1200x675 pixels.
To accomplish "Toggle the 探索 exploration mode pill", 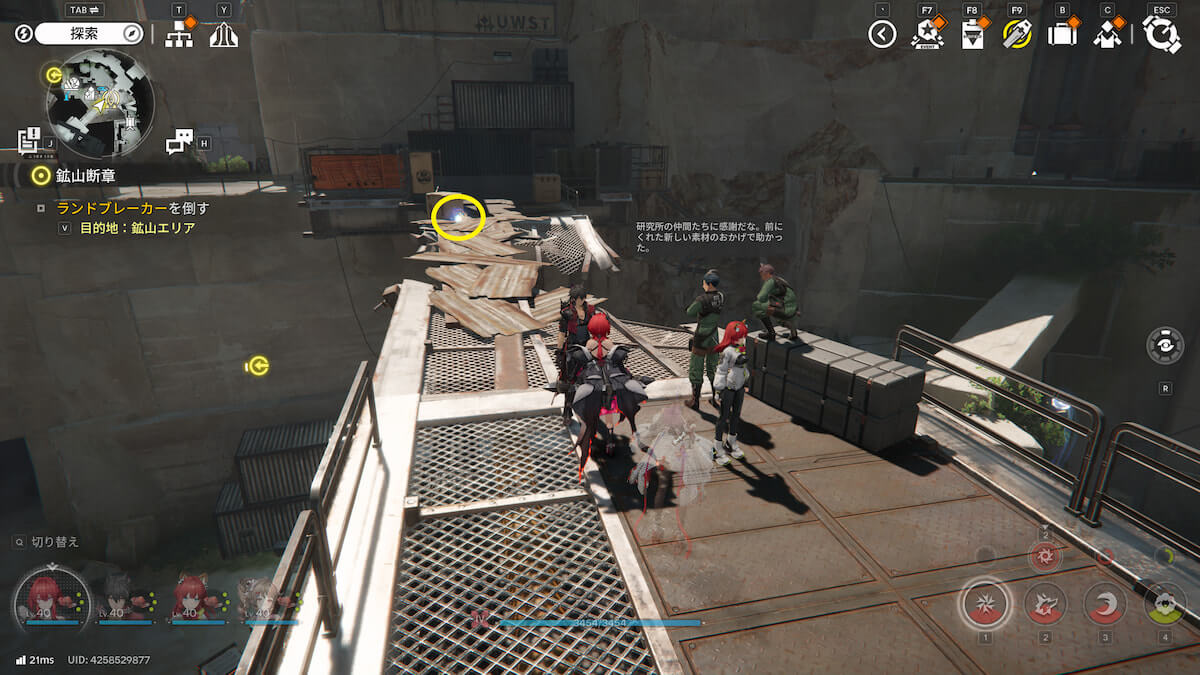I will coord(90,34).
